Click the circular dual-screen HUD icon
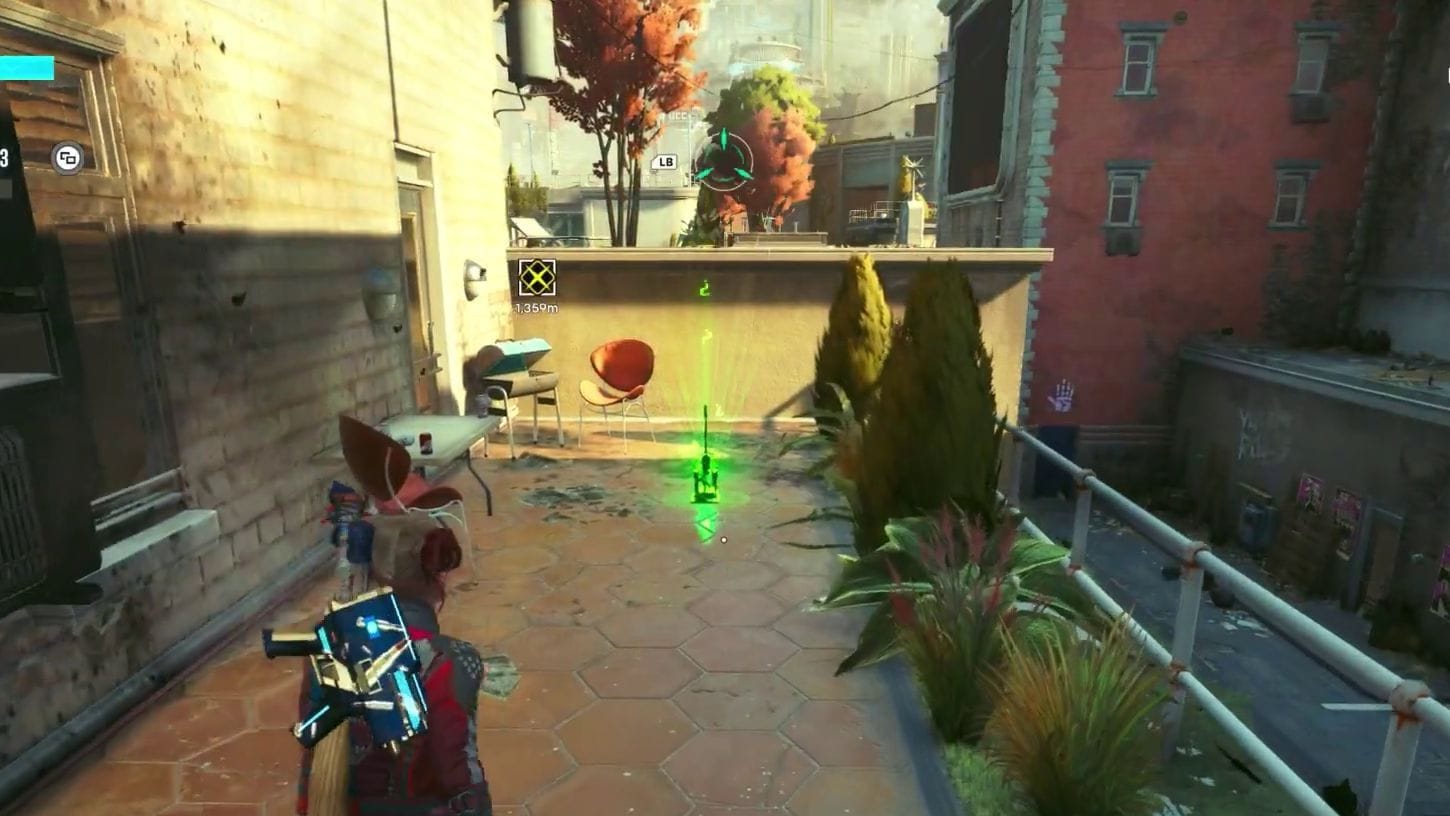The height and width of the screenshot is (816, 1450). click(67, 155)
